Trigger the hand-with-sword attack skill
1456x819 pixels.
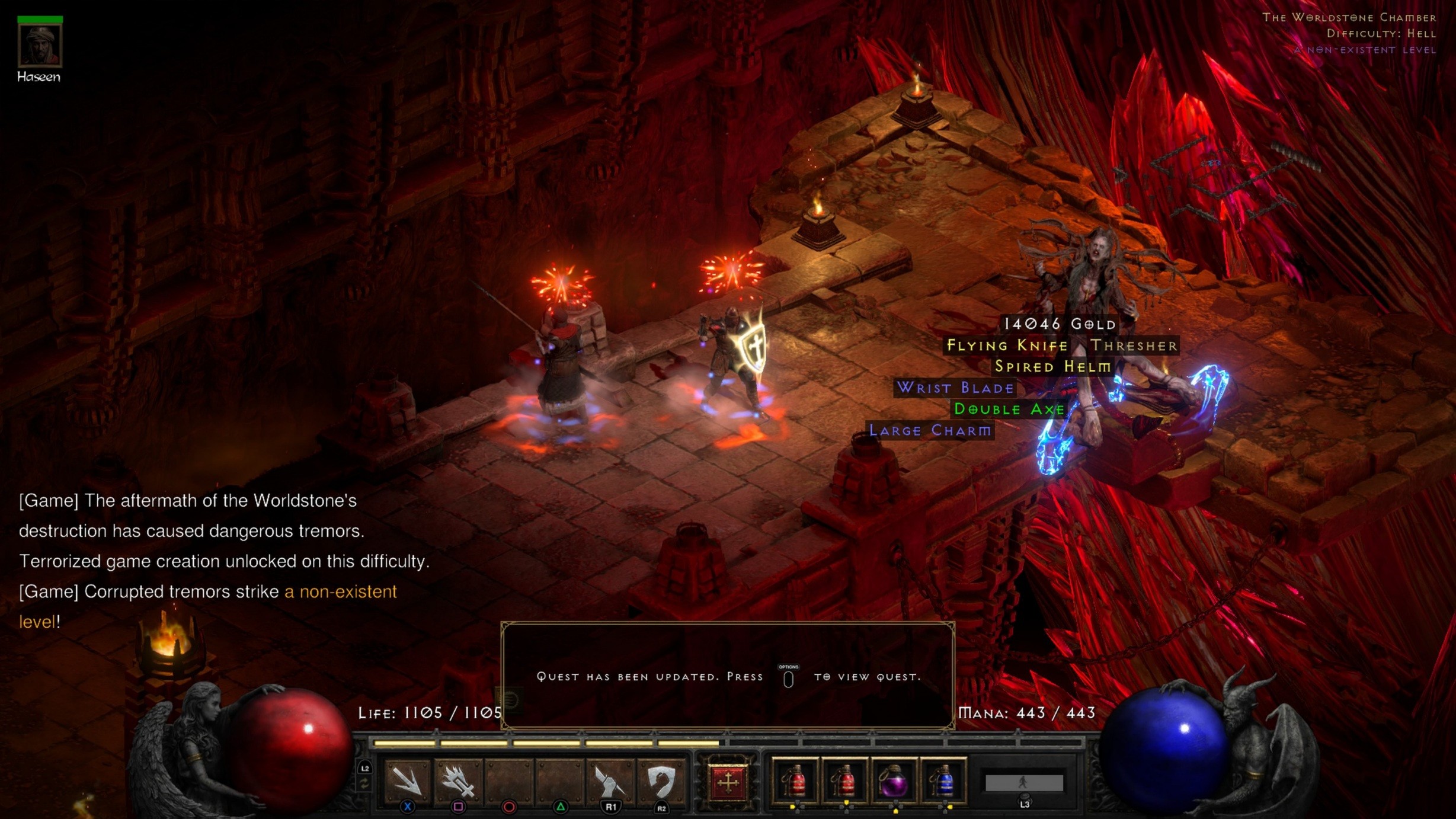pos(610,781)
